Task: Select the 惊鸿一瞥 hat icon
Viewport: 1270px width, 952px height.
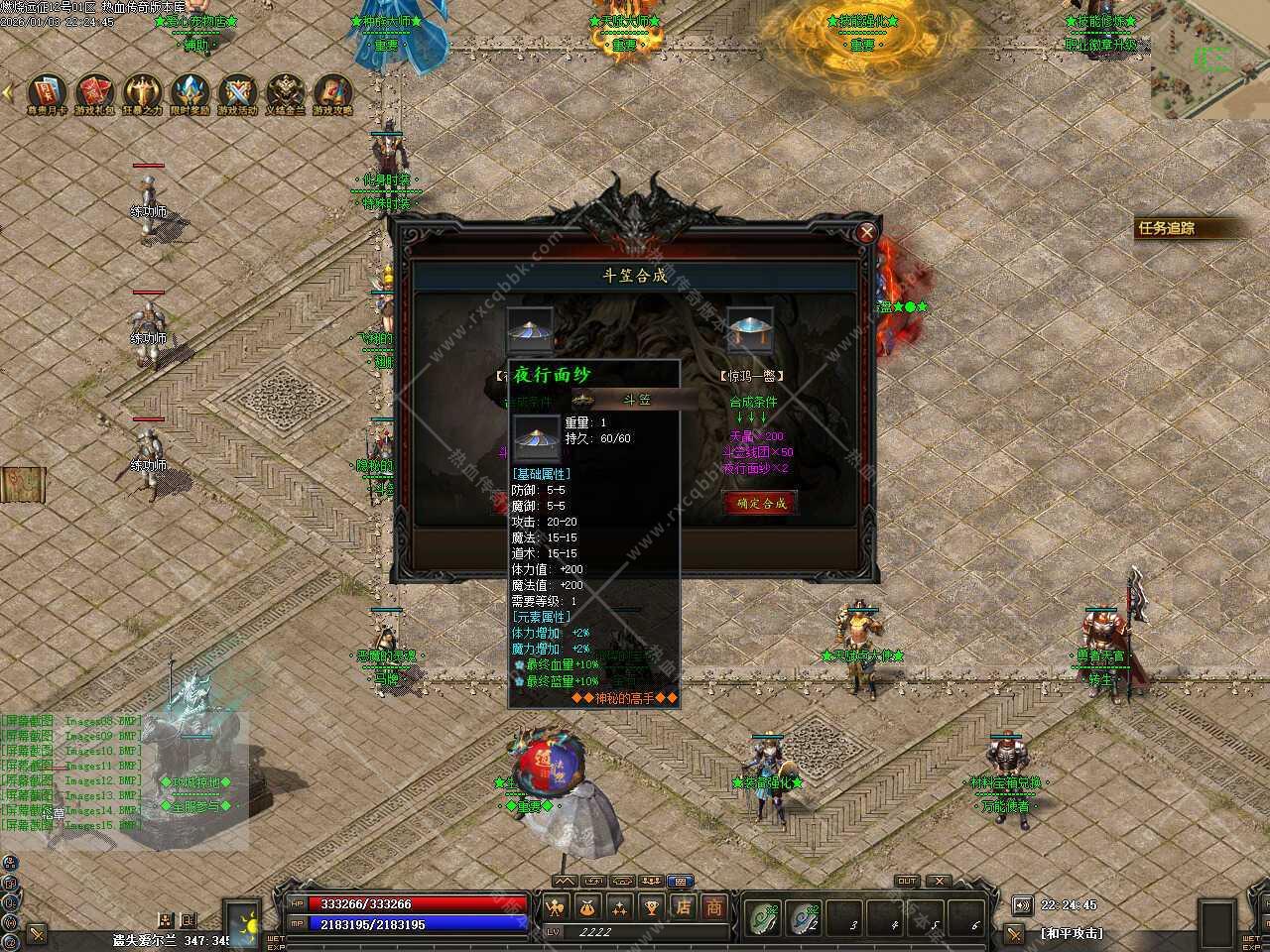Action: pyautogui.click(x=749, y=331)
